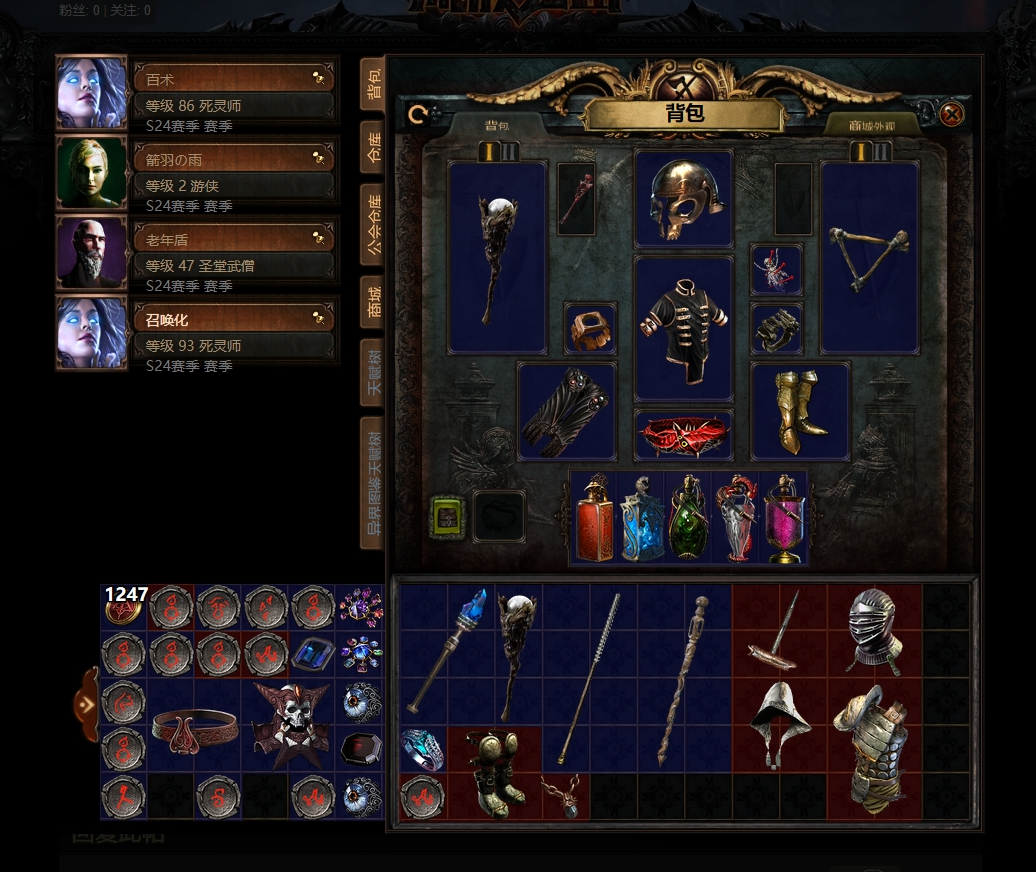Viewport: 1036px width, 872px height.
Task: Select the red life flask
Action: [x=593, y=518]
